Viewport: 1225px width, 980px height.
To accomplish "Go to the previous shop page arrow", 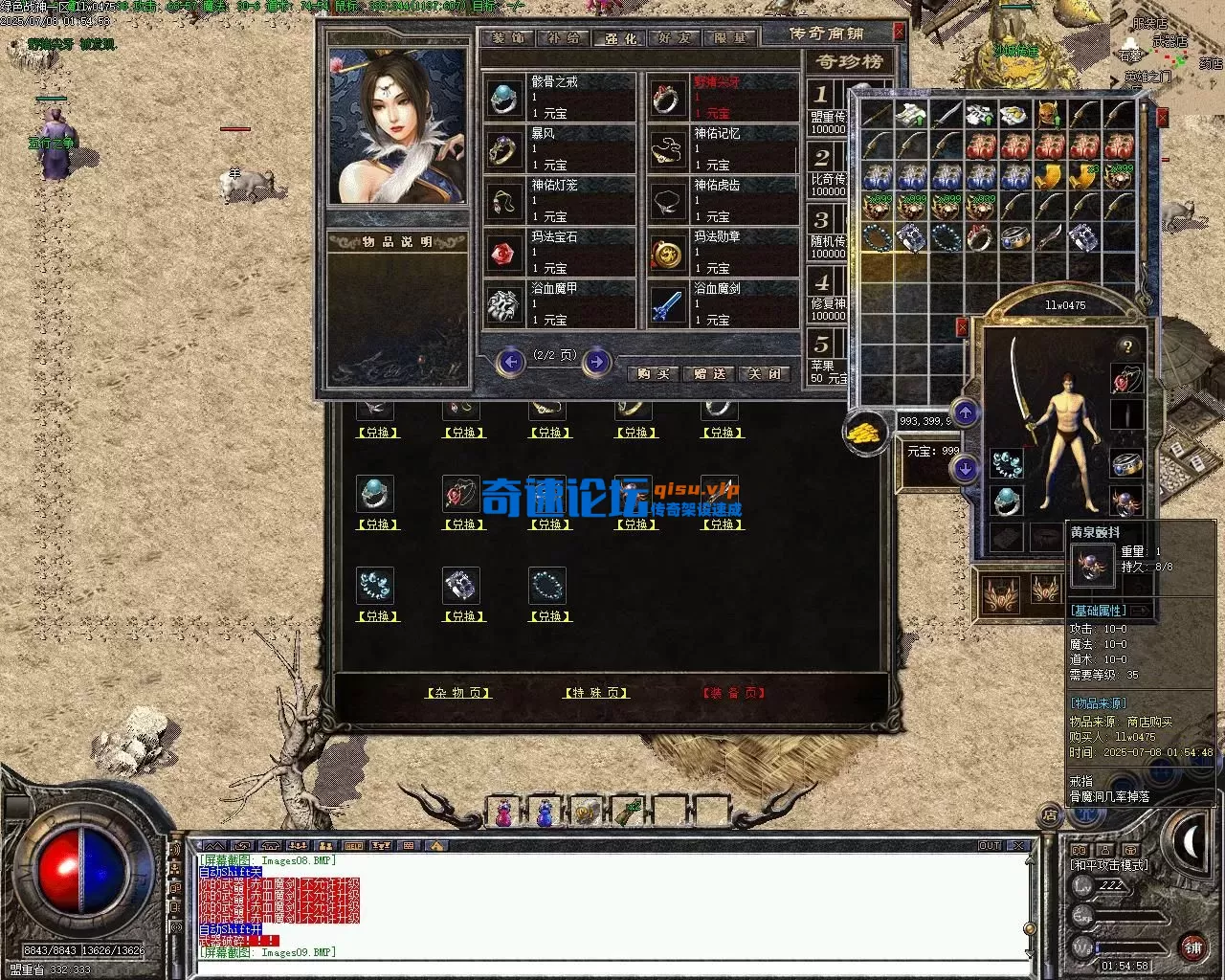I will [511, 362].
